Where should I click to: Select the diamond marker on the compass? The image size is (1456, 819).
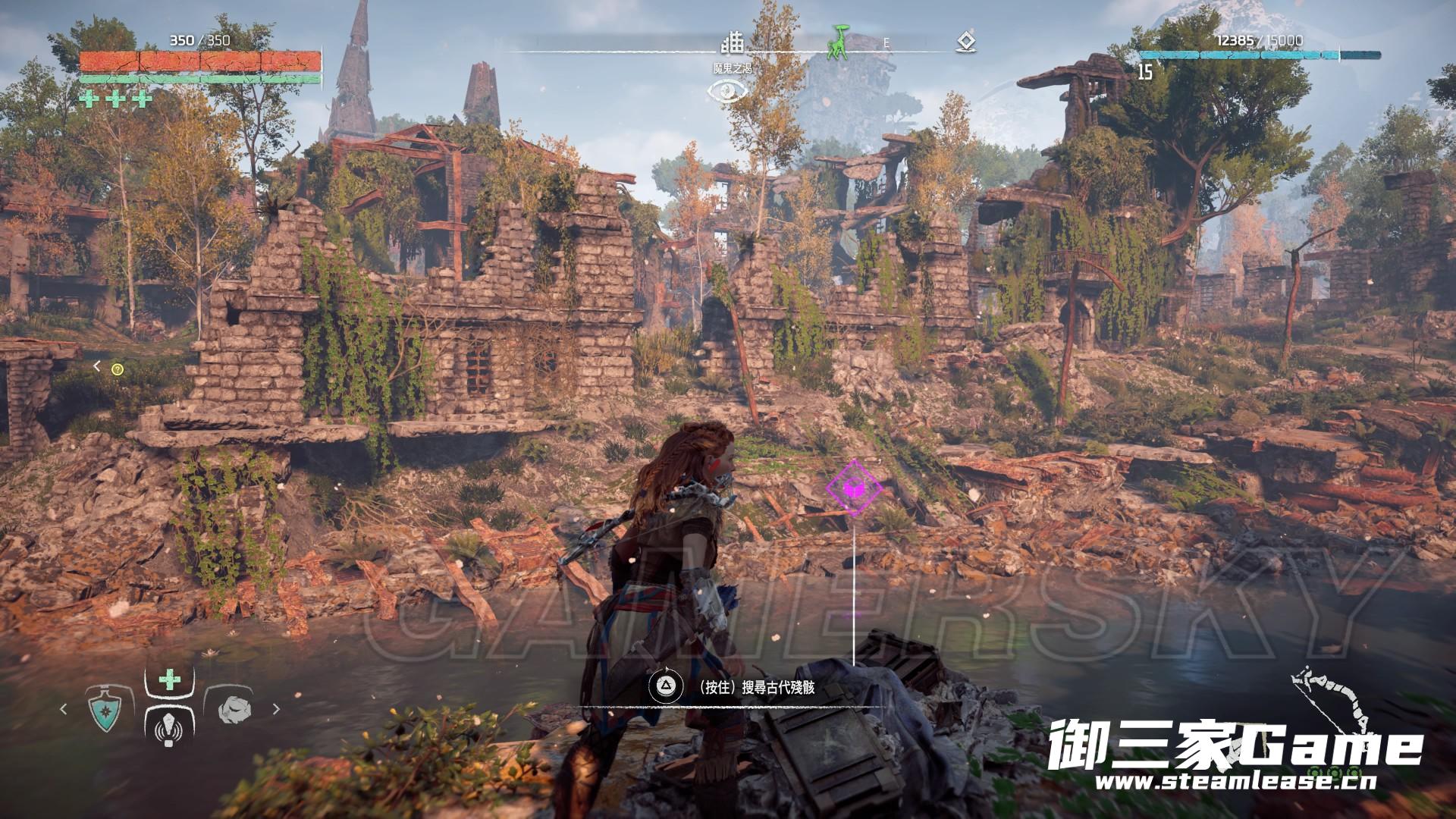965,42
